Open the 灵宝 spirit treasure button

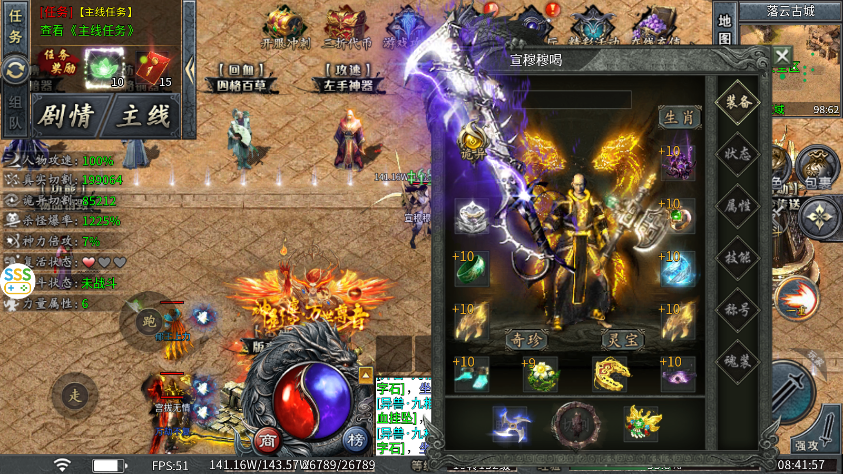(x=621, y=339)
